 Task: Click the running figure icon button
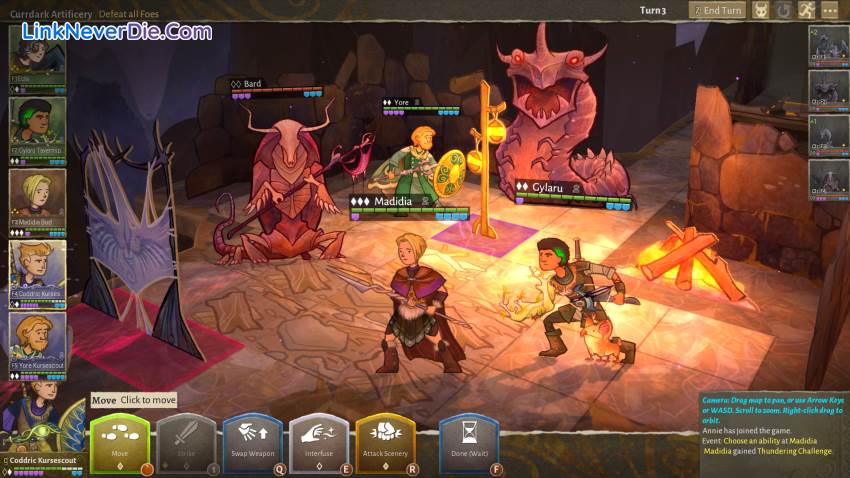[x=807, y=10]
